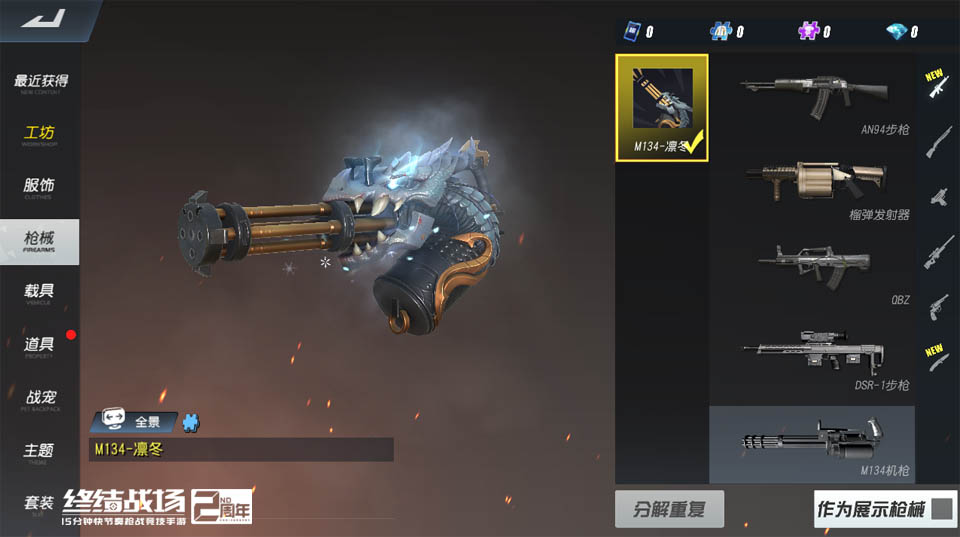Select the 枪械 Firearms category
Image resolution: width=960 pixels, height=537 pixels.
click(x=40, y=240)
